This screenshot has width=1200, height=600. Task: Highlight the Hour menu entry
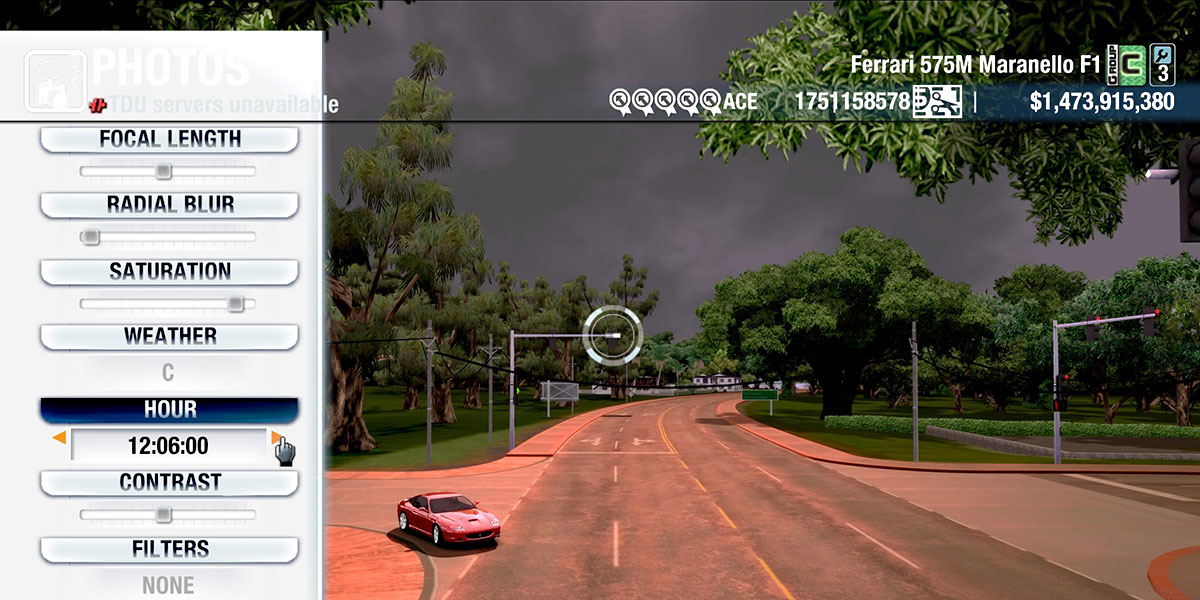click(169, 410)
